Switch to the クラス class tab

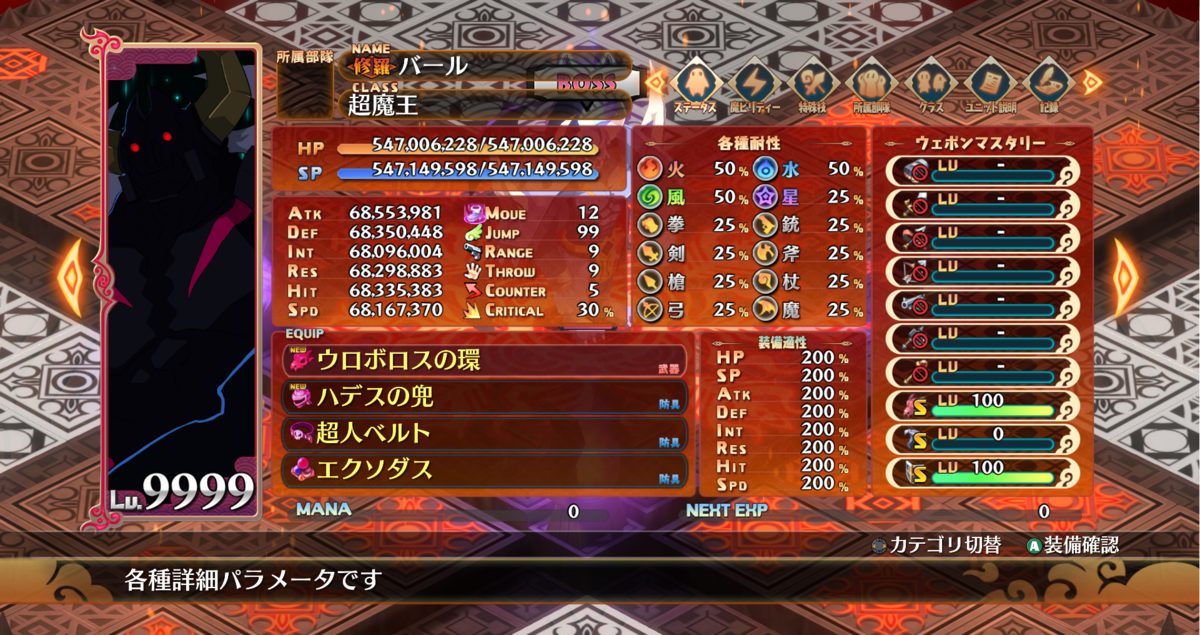[x=930, y=85]
